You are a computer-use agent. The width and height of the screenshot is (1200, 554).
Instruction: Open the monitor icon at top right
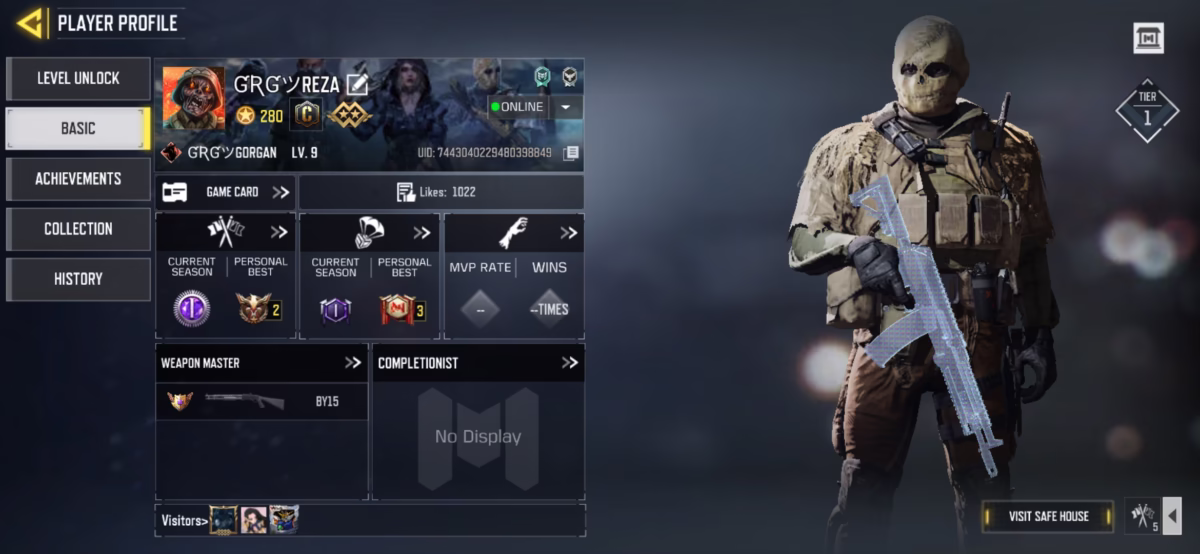(x=1148, y=38)
